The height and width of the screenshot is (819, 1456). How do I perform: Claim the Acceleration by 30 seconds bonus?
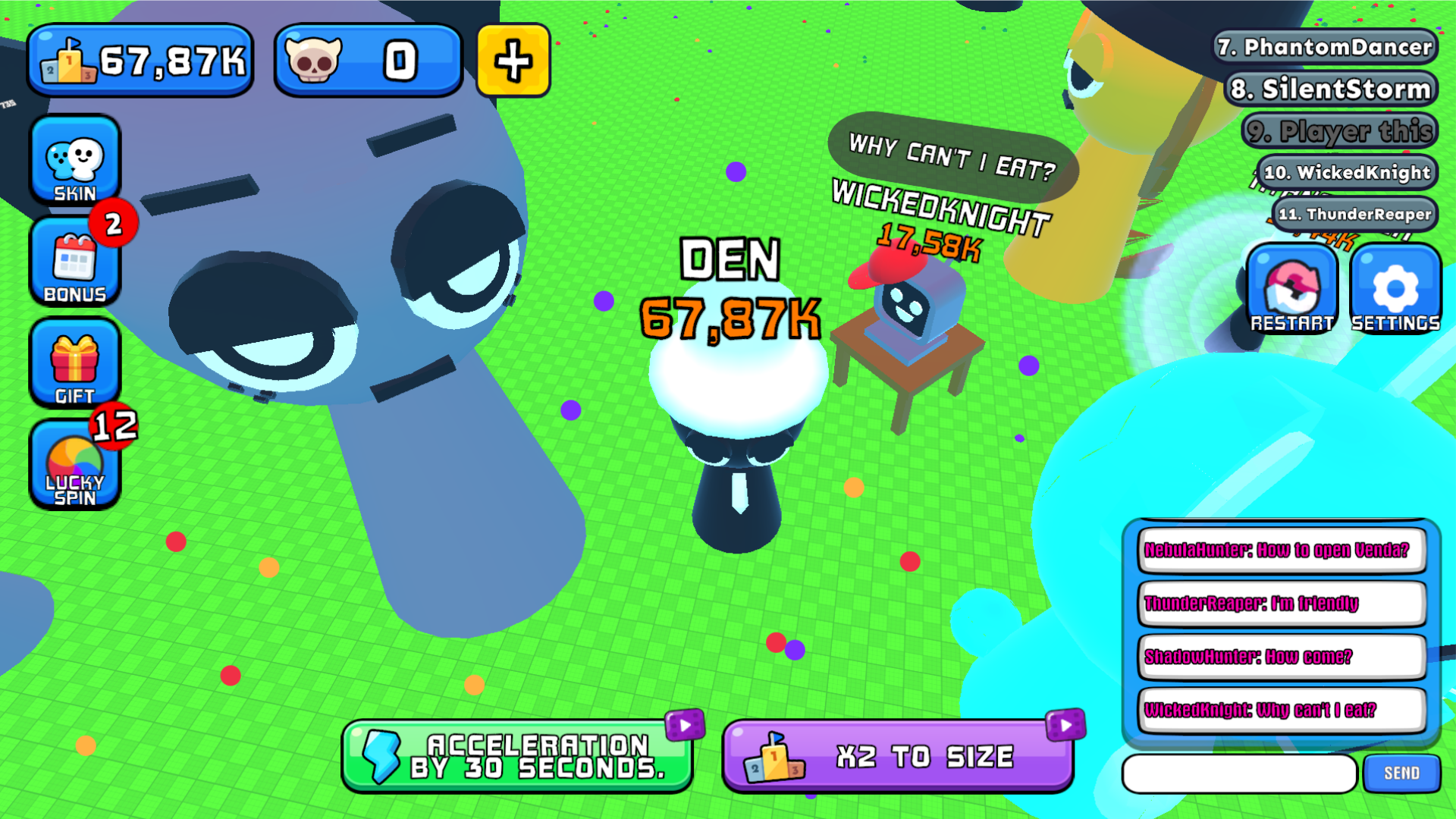click(x=518, y=756)
